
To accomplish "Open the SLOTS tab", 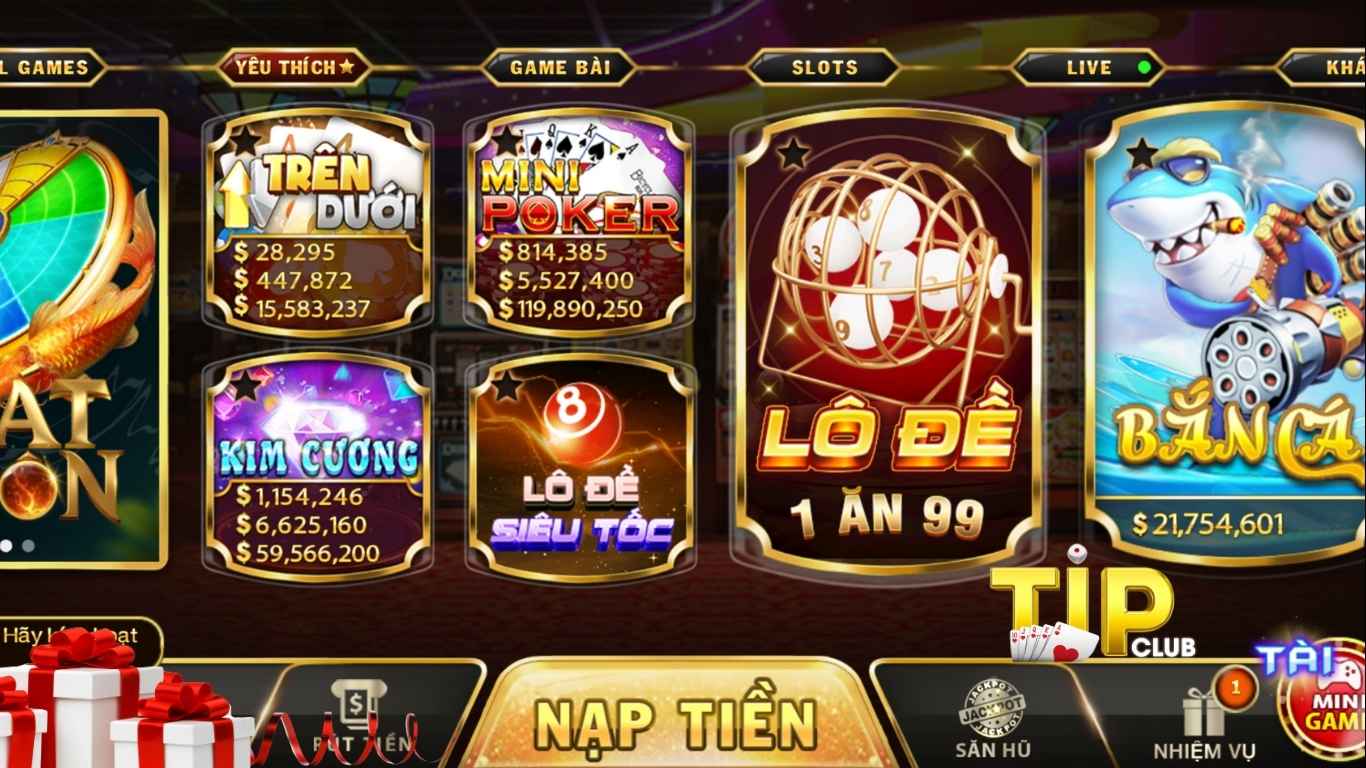I will [x=826, y=68].
